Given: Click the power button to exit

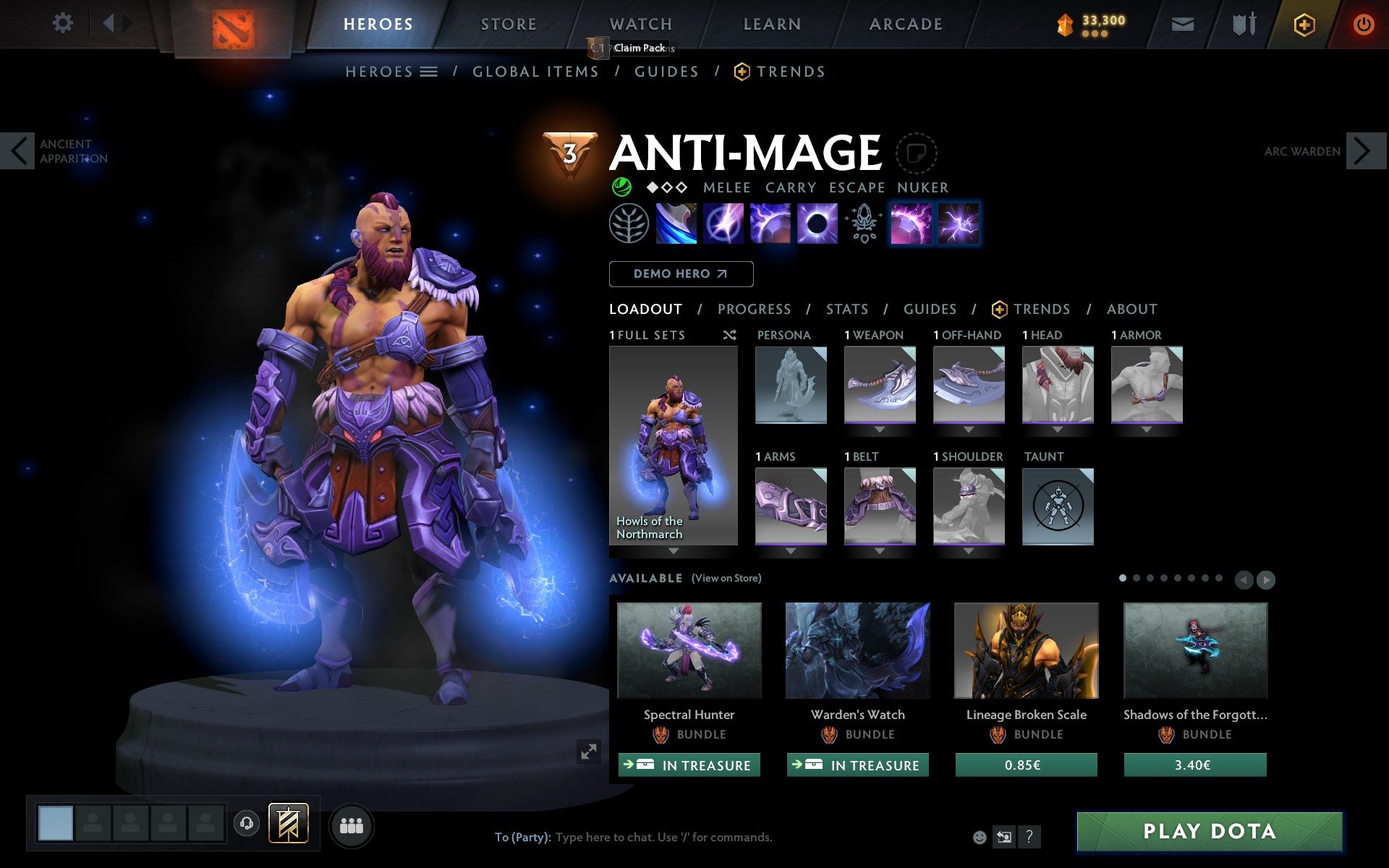Looking at the screenshot, I should point(1363,23).
